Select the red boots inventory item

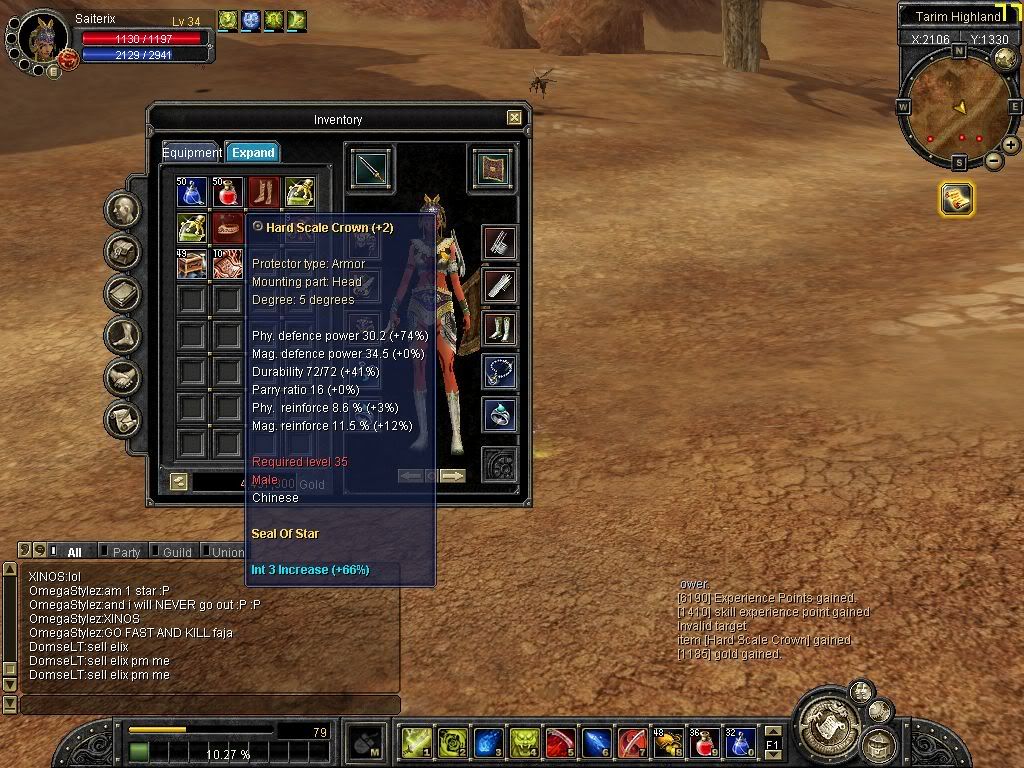click(x=264, y=191)
